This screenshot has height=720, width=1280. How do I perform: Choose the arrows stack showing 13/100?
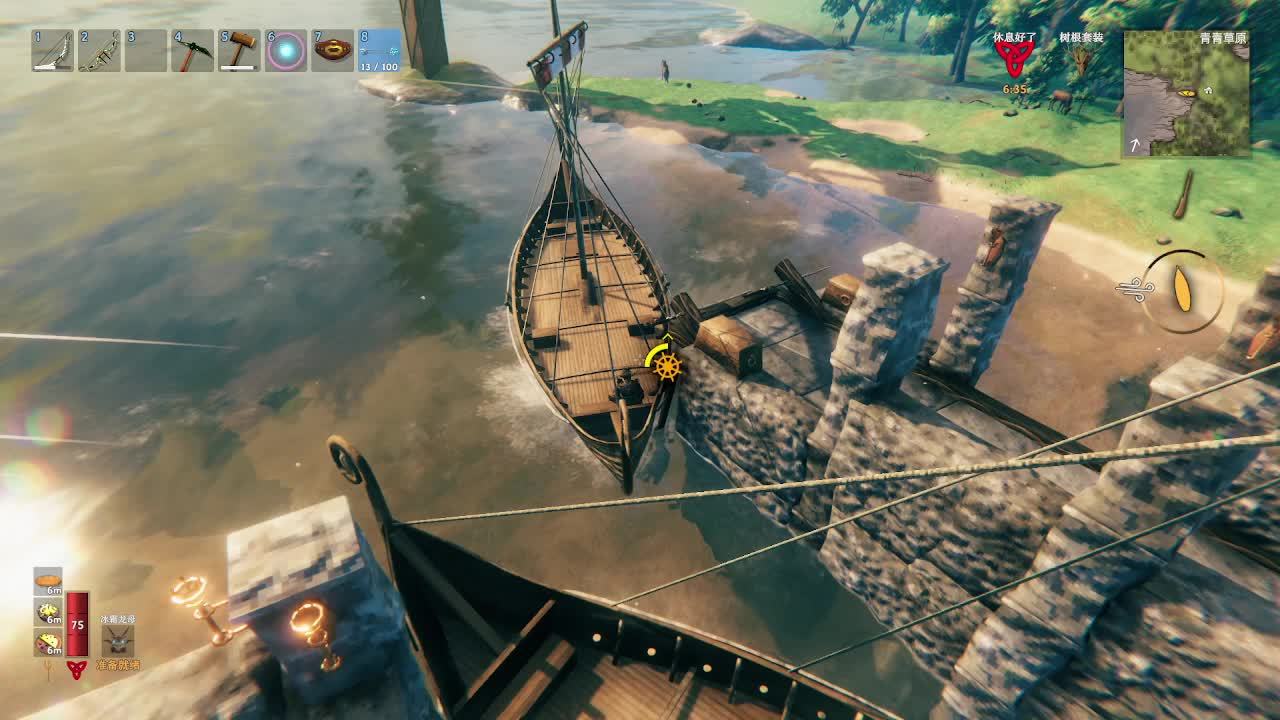coord(379,51)
